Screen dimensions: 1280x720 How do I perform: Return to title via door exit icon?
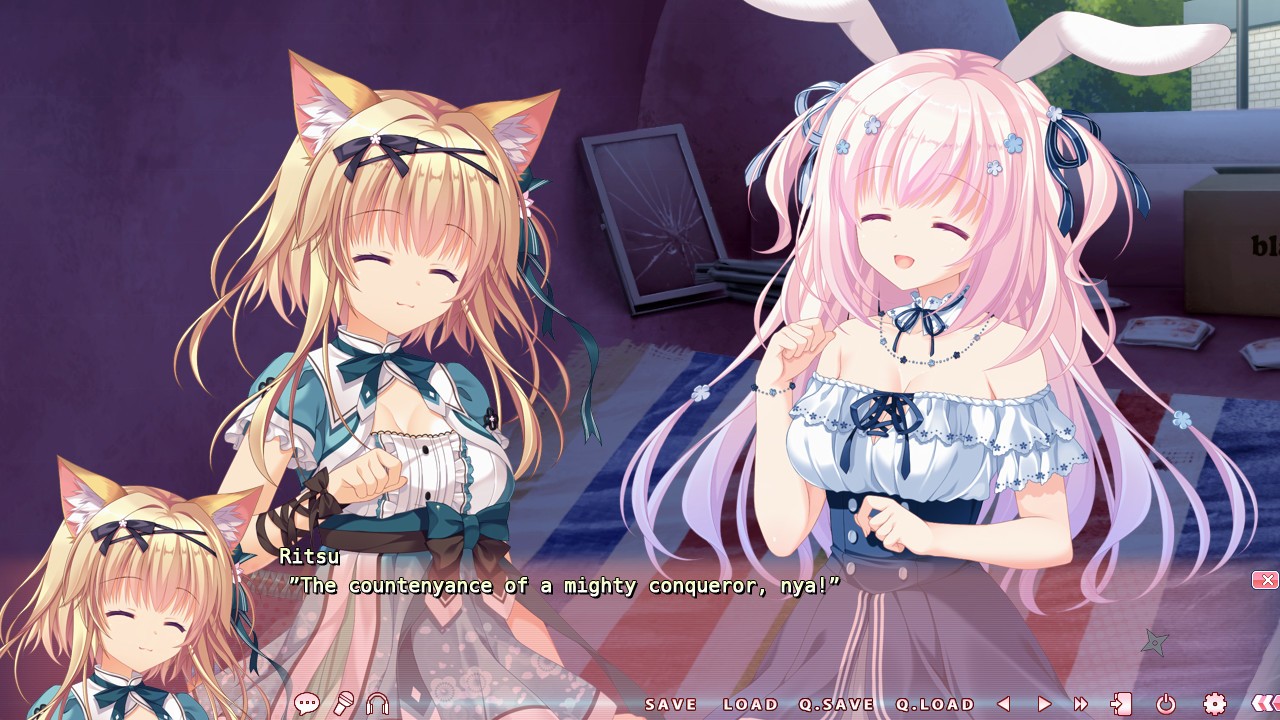(1123, 704)
